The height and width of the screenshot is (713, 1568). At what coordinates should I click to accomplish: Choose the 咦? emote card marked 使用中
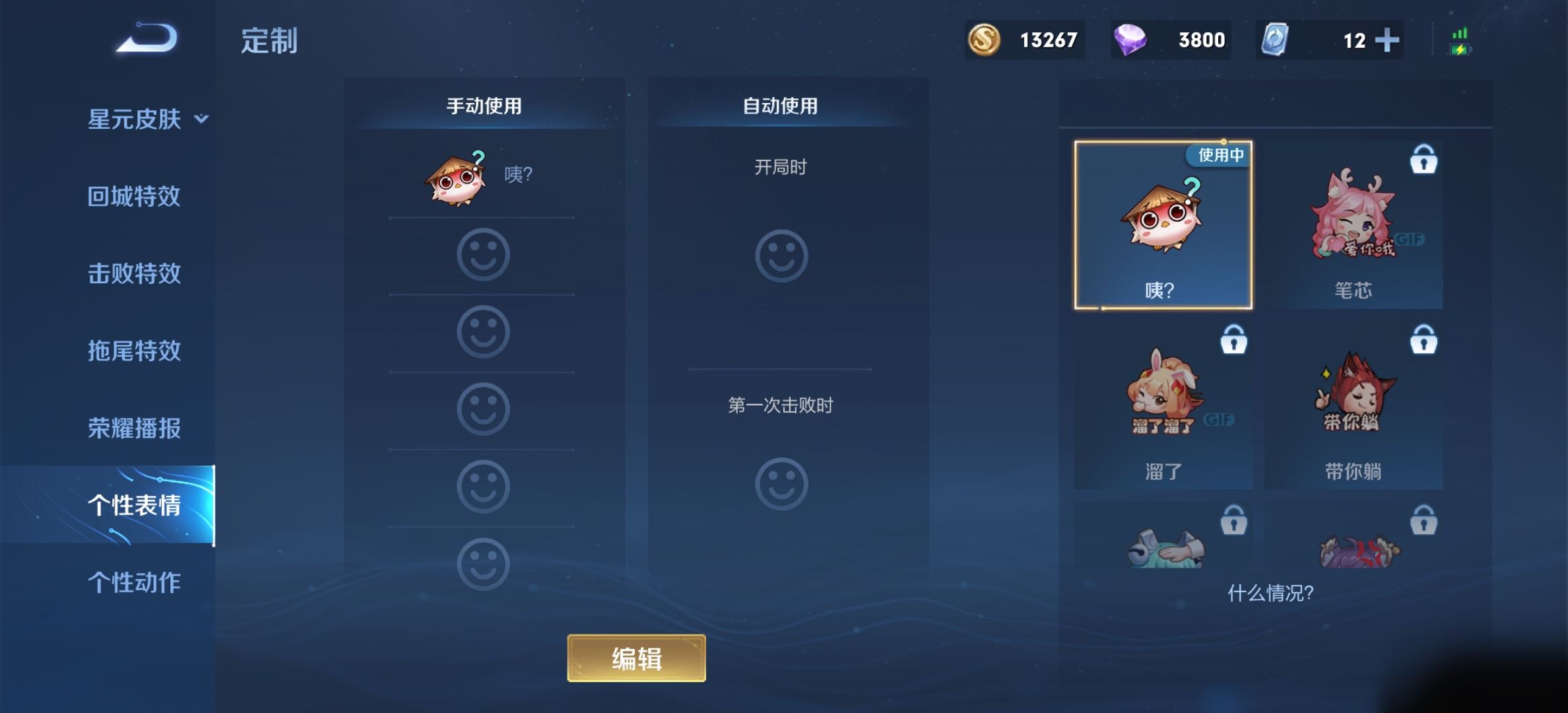[1163, 224]
